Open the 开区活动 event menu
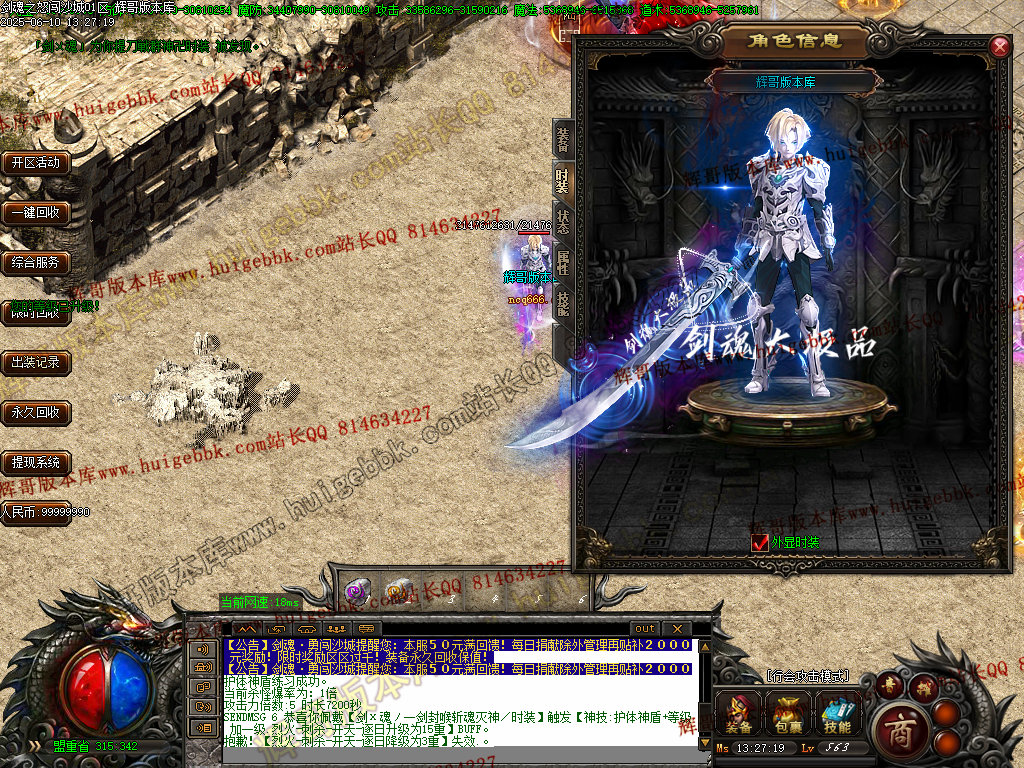The height and width of the screenshot is (768, 1024). click(x=36, y=163)
